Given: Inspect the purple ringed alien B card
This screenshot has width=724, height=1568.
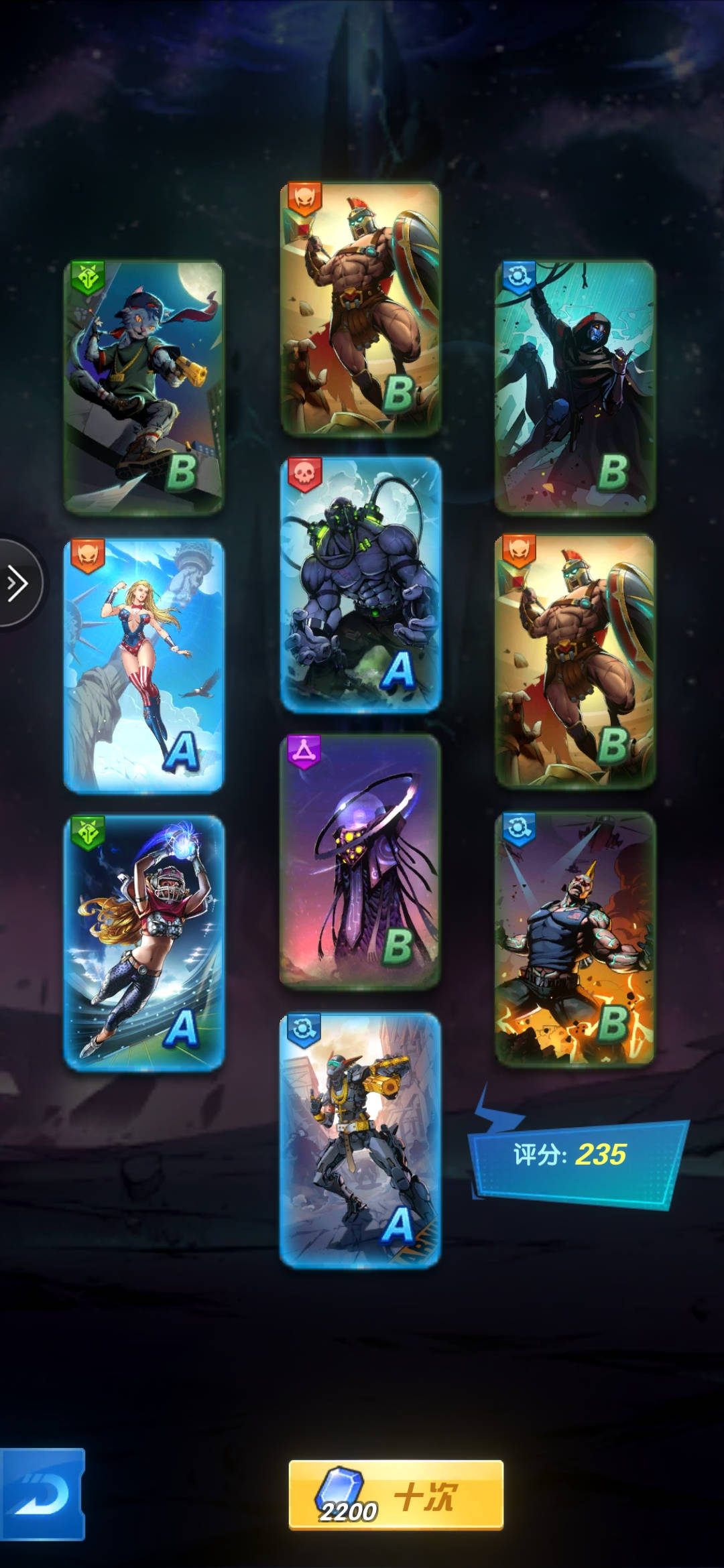Looking at the screenshot, I should pos(360,861).
